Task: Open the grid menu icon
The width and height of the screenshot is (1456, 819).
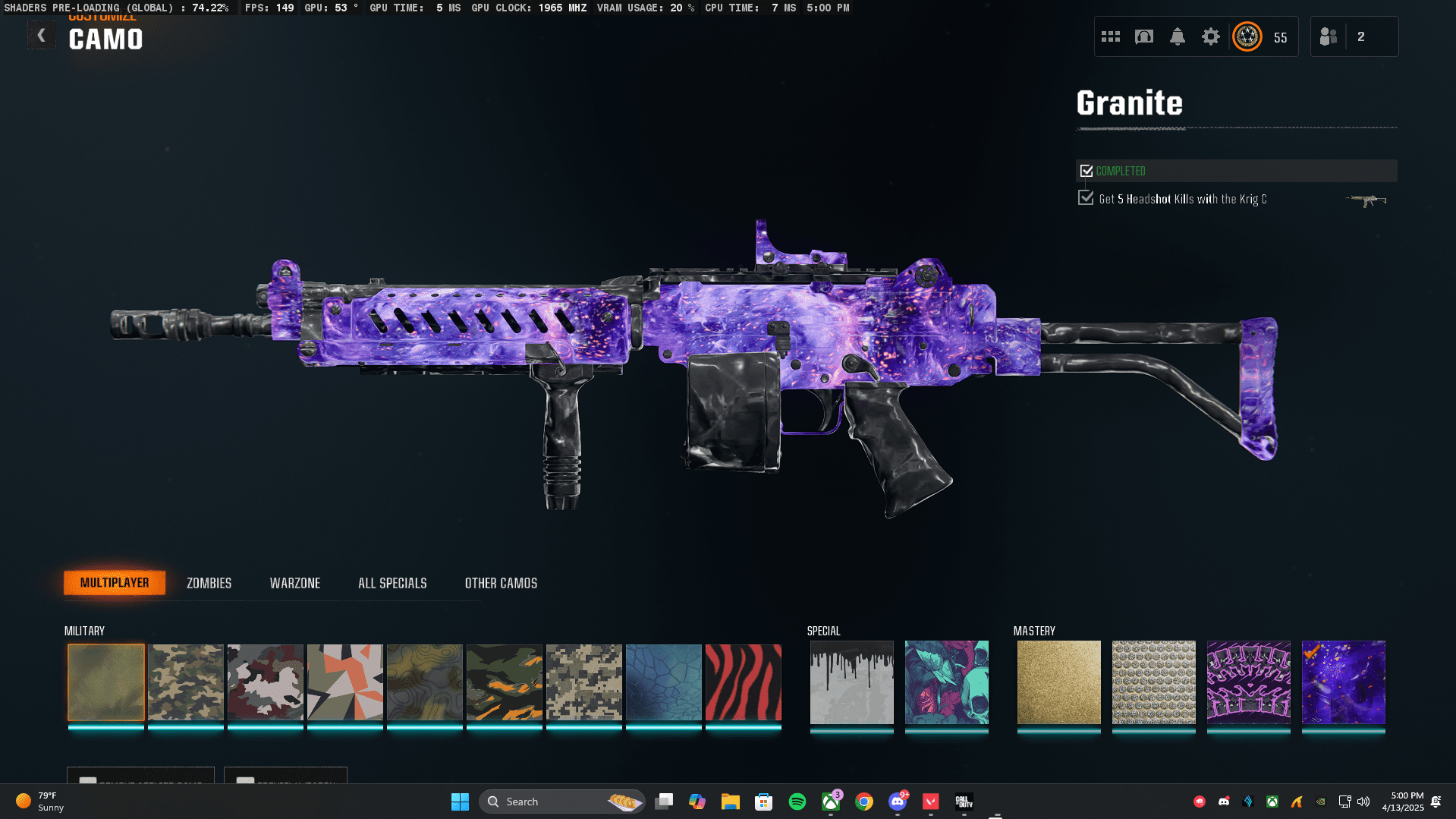Action: coord(1111,36)
